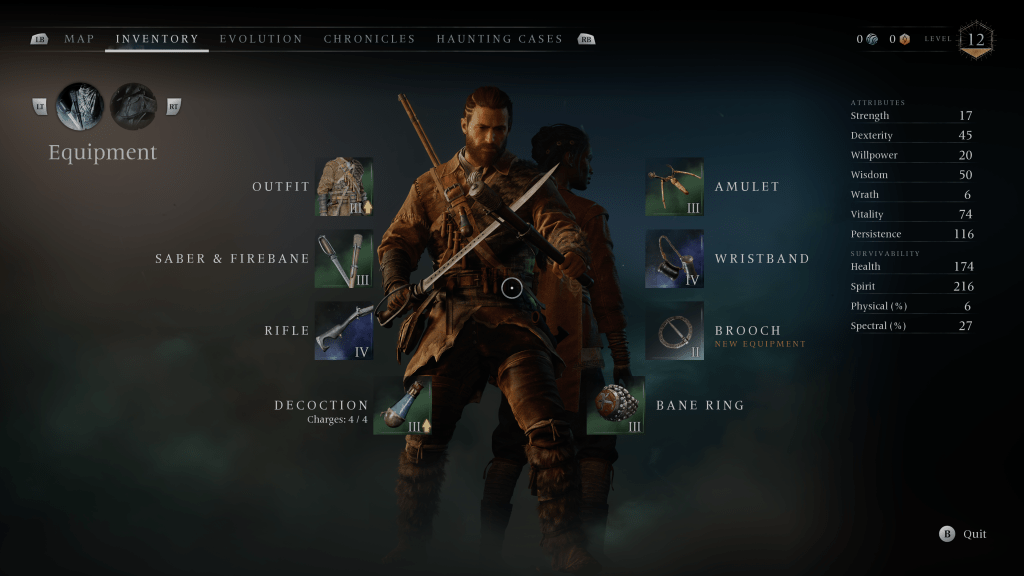Viewport: 1024px width, 576px height.
Task: Select the Inventory tab
Action: pyautogui.click(x=157, y=39)
